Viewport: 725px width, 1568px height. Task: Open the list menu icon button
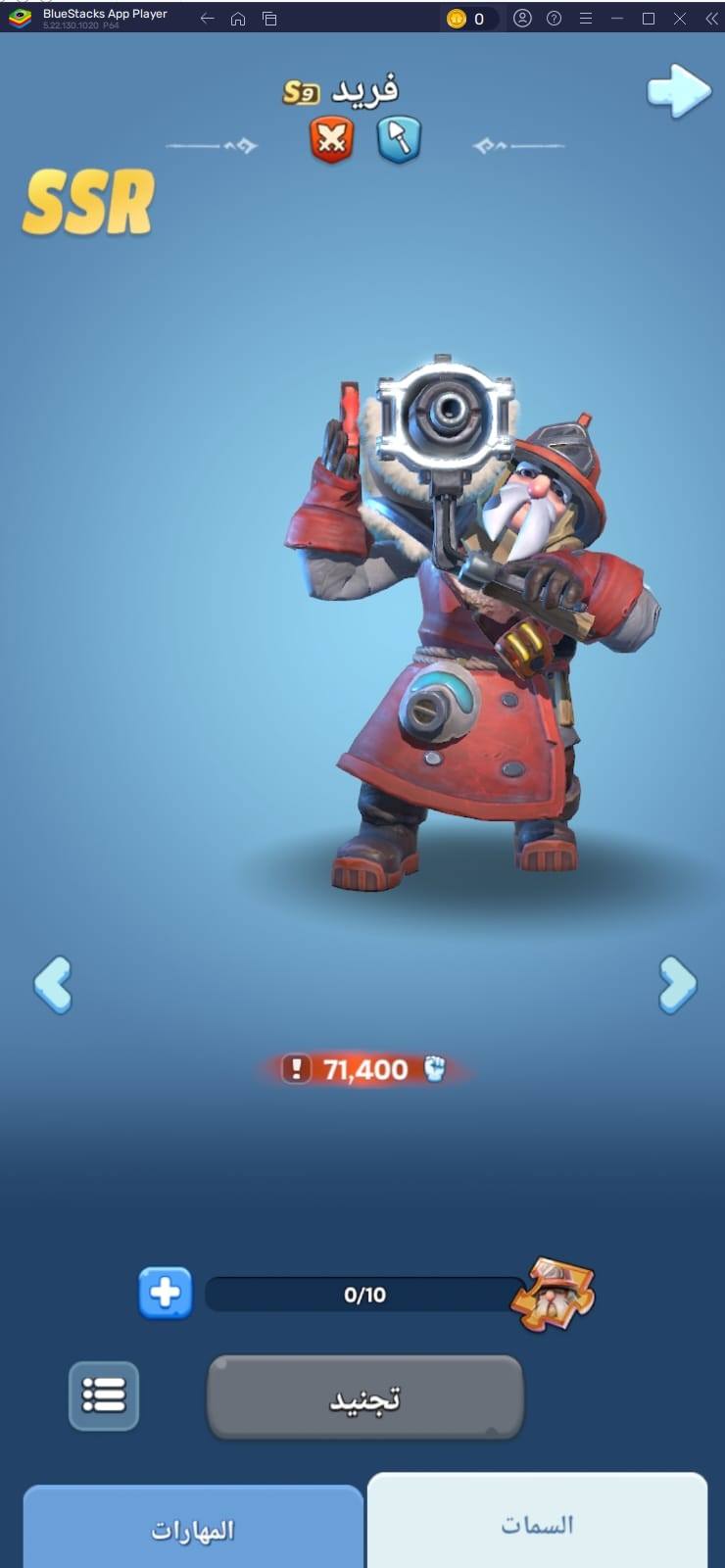pos(104,1396)
